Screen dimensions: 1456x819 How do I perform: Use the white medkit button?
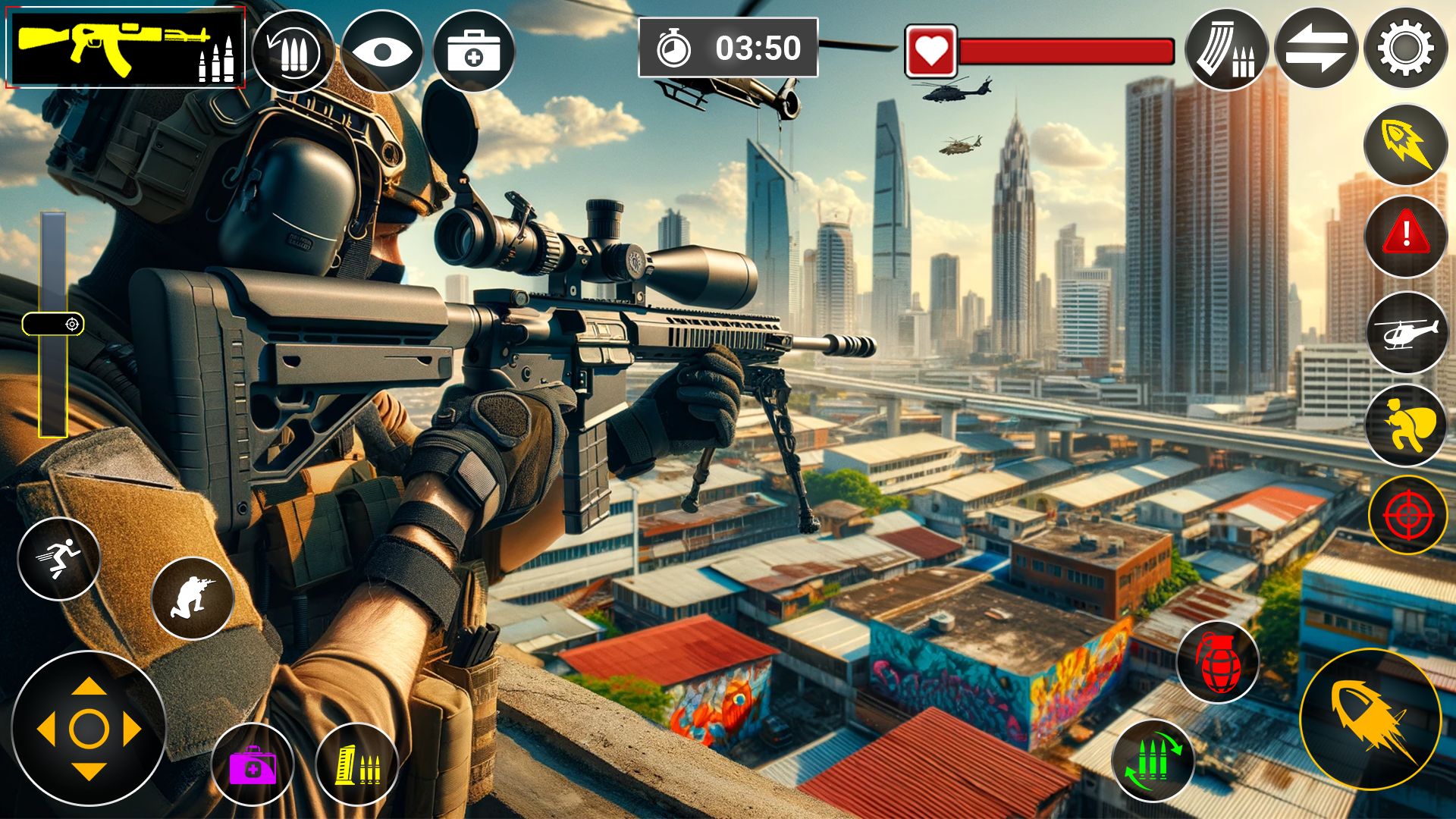pyautogui.click(x=474, y=52)
